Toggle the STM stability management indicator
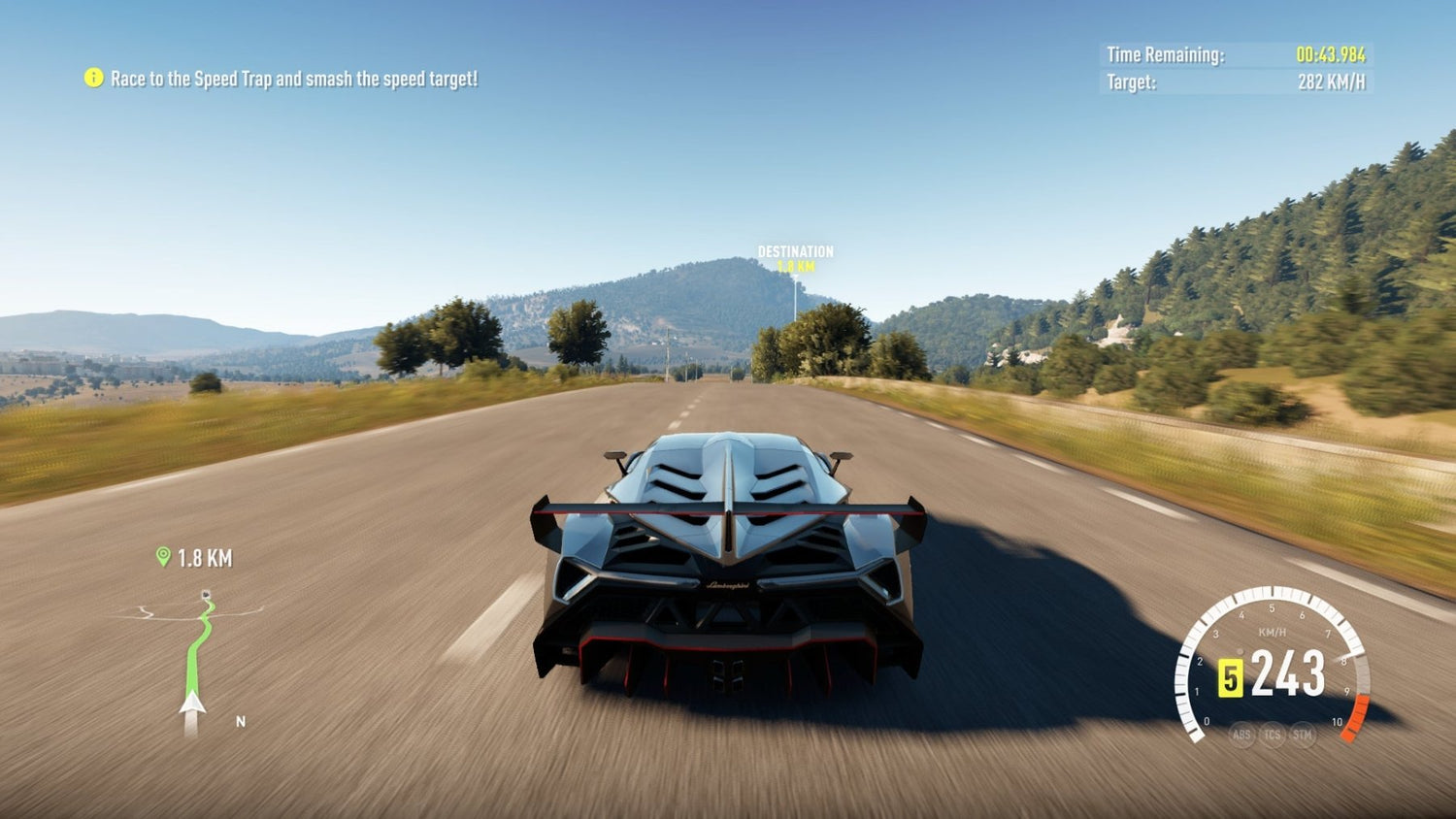This screenshot has width=1456, height=819. (x=1303, y=735)
